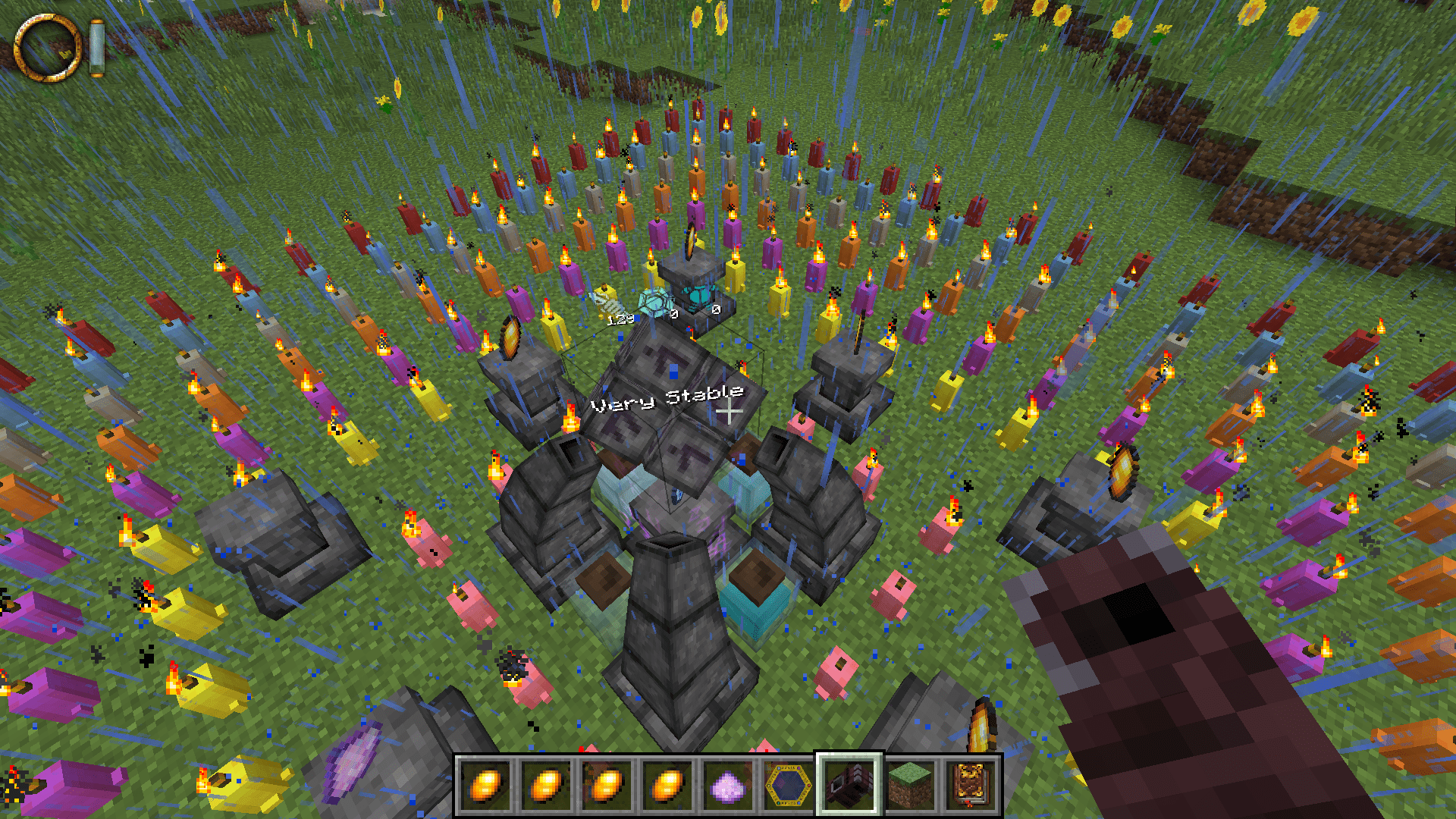Click the crosshair at the center of the screen
This screenshot has width=1456, height=819.
728,409
